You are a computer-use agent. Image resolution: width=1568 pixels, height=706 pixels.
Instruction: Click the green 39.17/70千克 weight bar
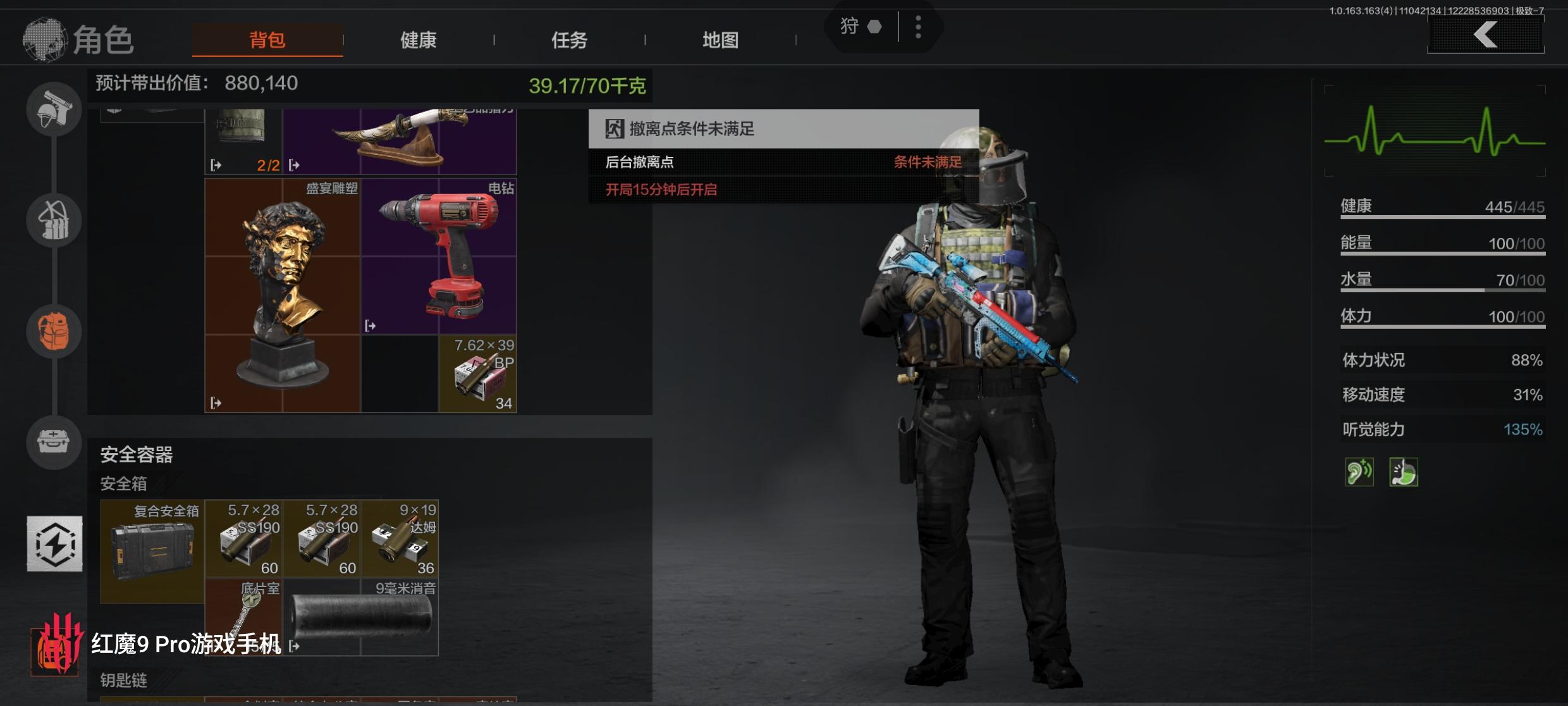pos(588,86)
